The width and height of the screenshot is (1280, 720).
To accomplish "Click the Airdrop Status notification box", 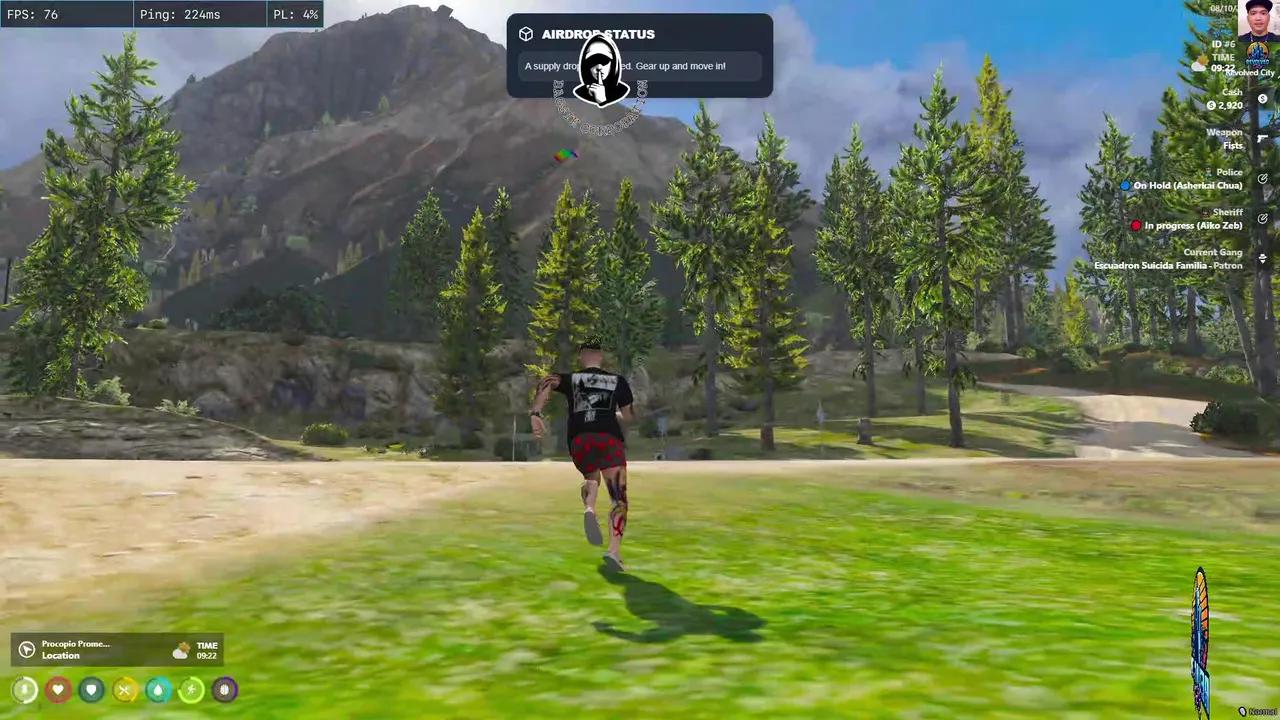I will pyautogui.click(x=639, y=56).
